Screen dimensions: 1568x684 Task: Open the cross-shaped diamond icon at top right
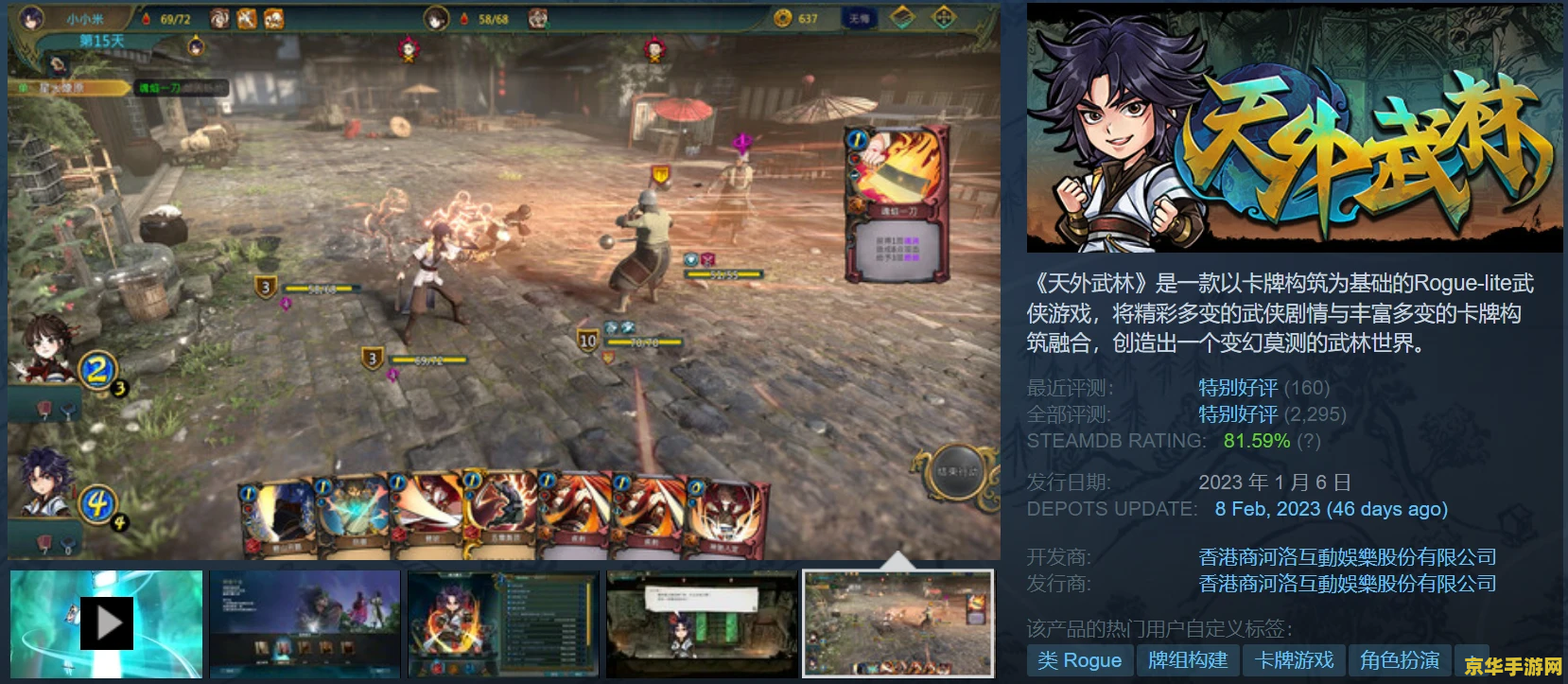click(944, 18)
